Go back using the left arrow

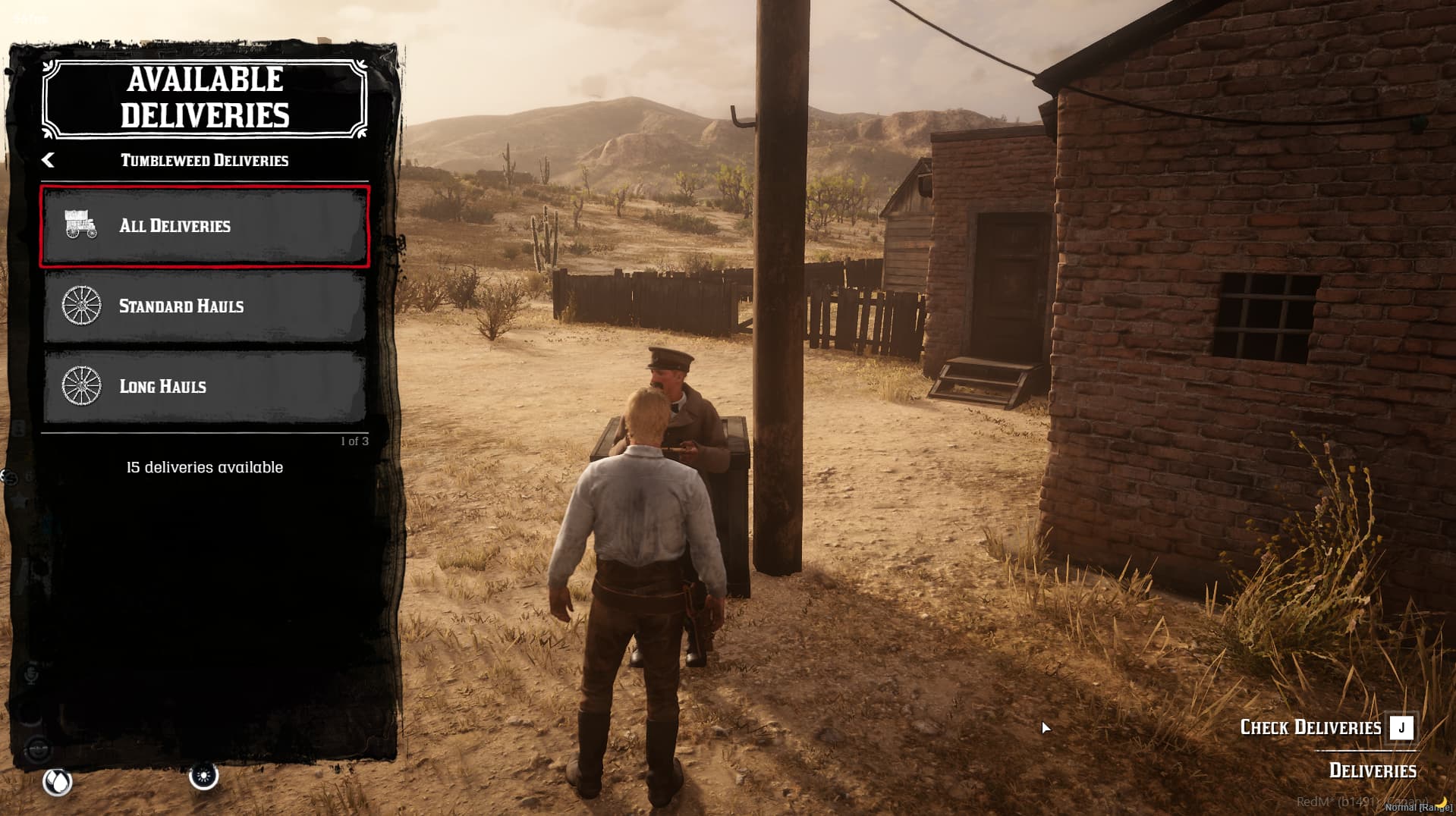[49, 160]
